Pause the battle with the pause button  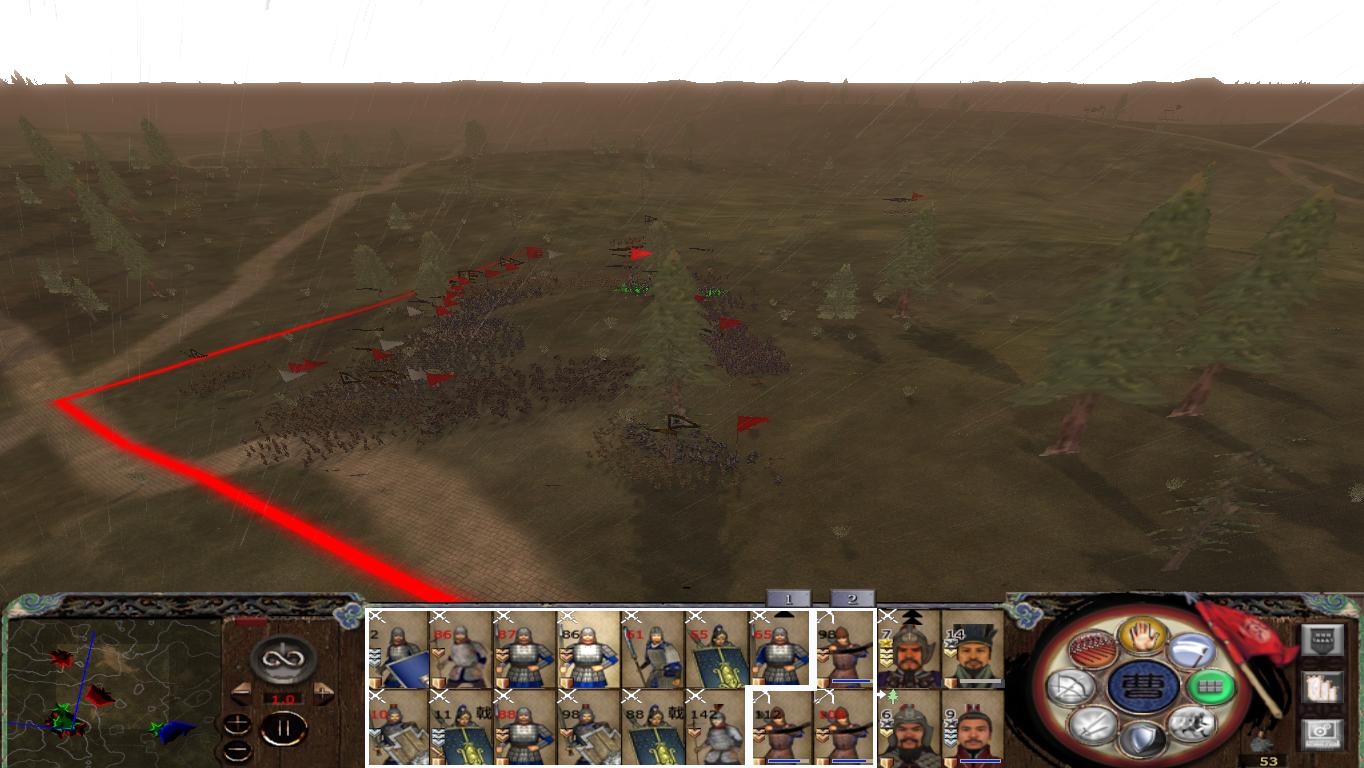pos(282,727)
